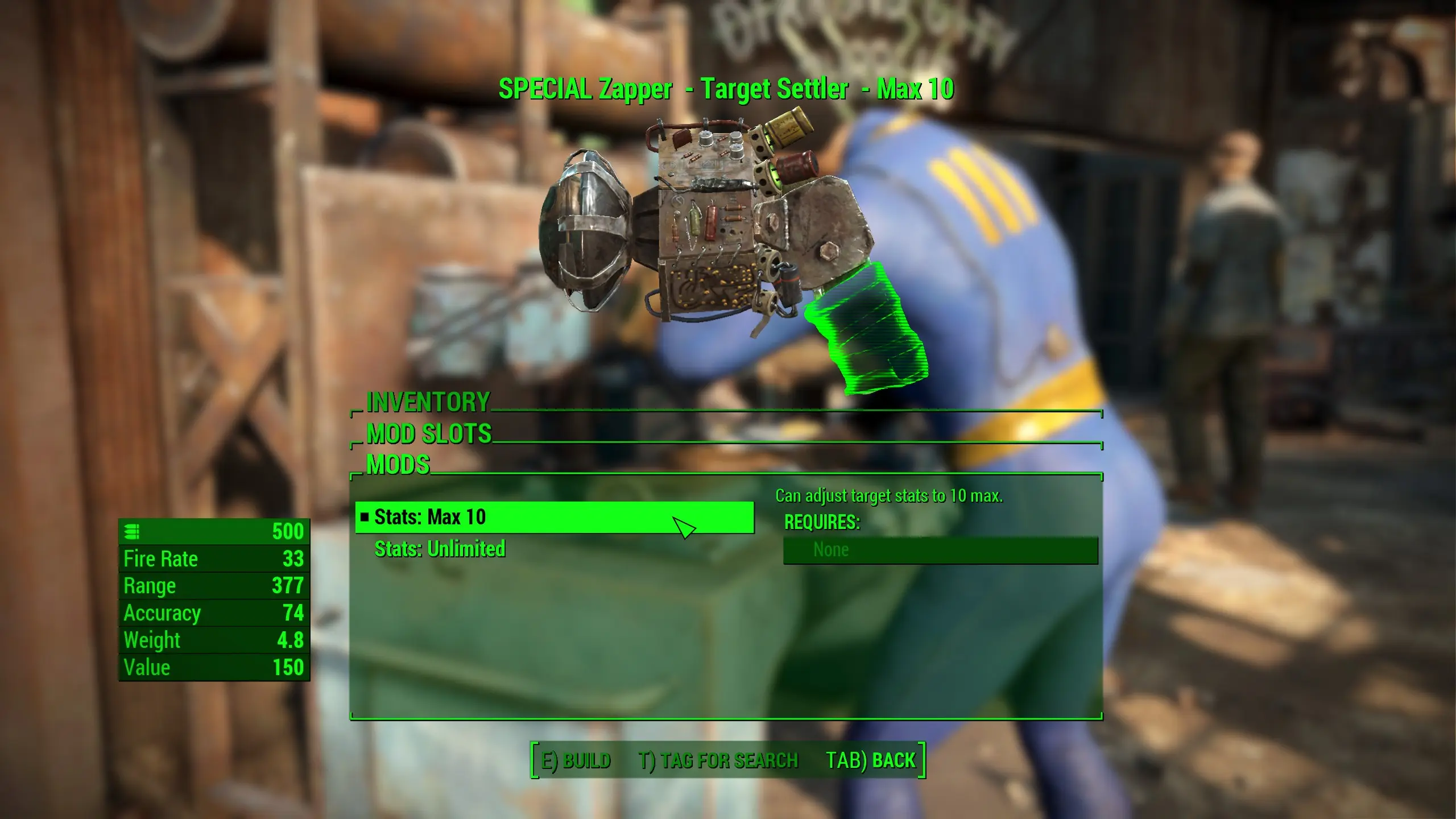The height and width of the screenshot is (819, 1456).
Task: Open the MOD SLOTS section
Action: 429,433
